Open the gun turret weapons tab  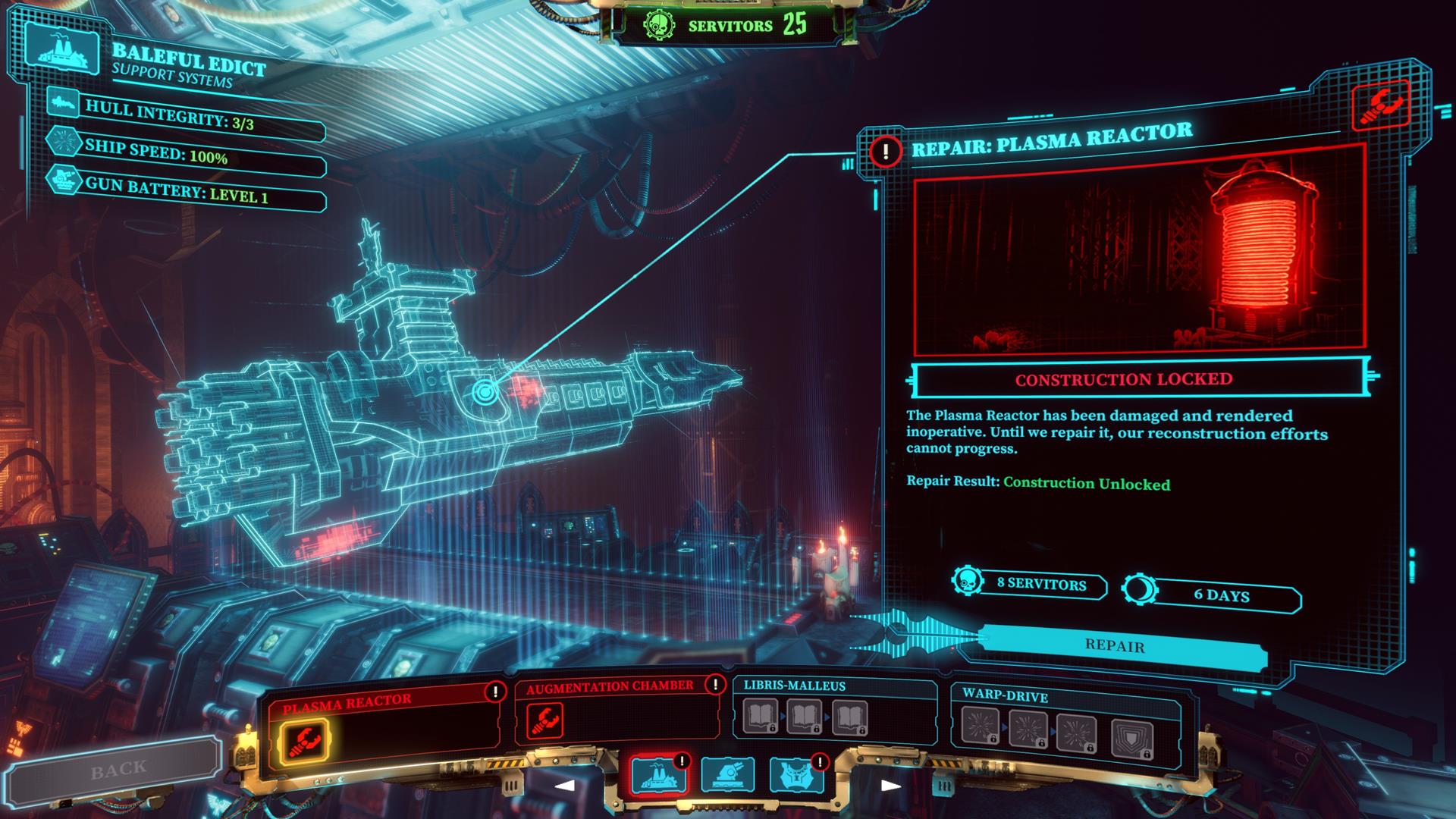pyautogui.click(x=727, y=775)
